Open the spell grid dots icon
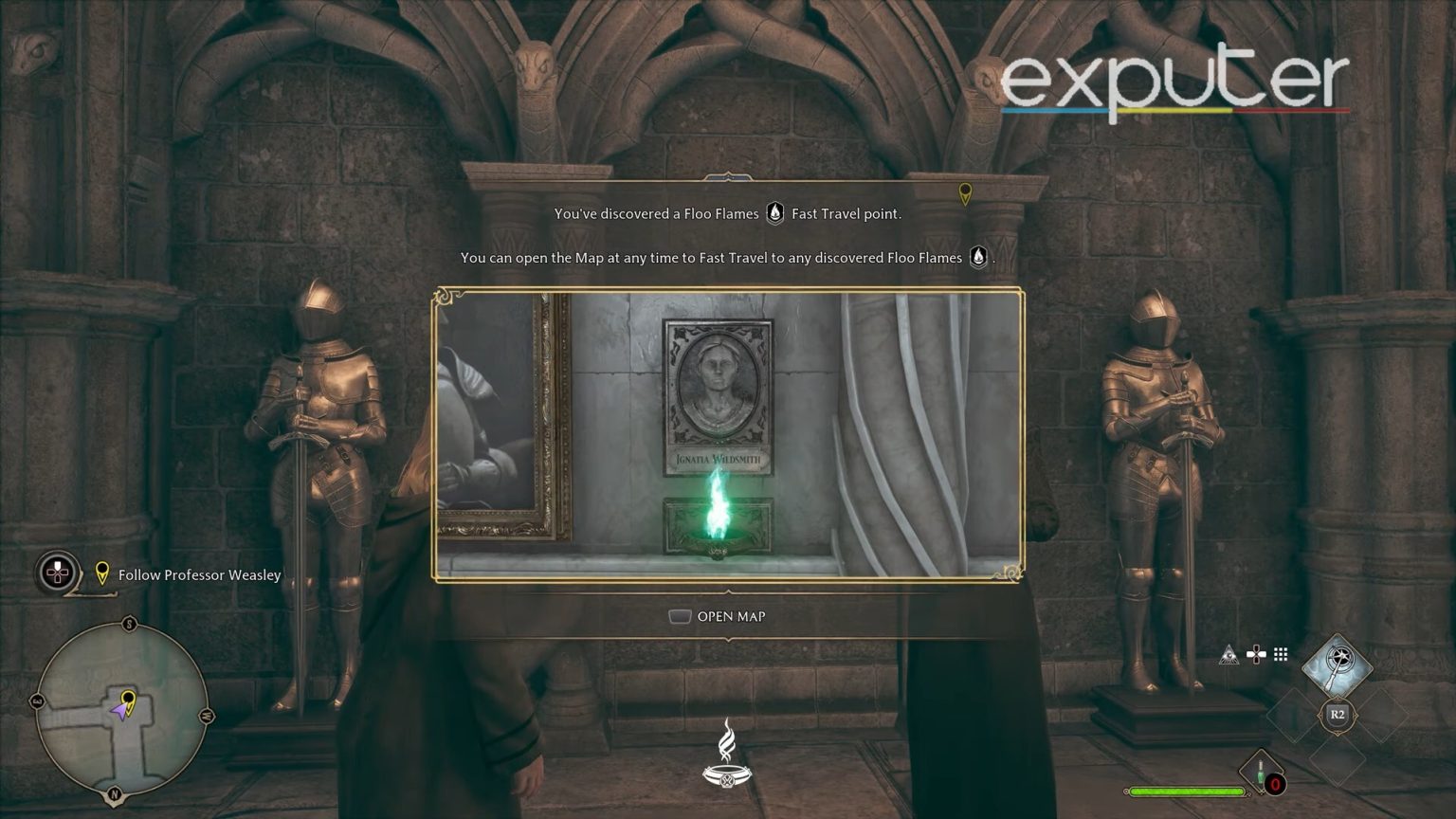This screenshot has height=819, width=1456. (x=1280, y=653)
